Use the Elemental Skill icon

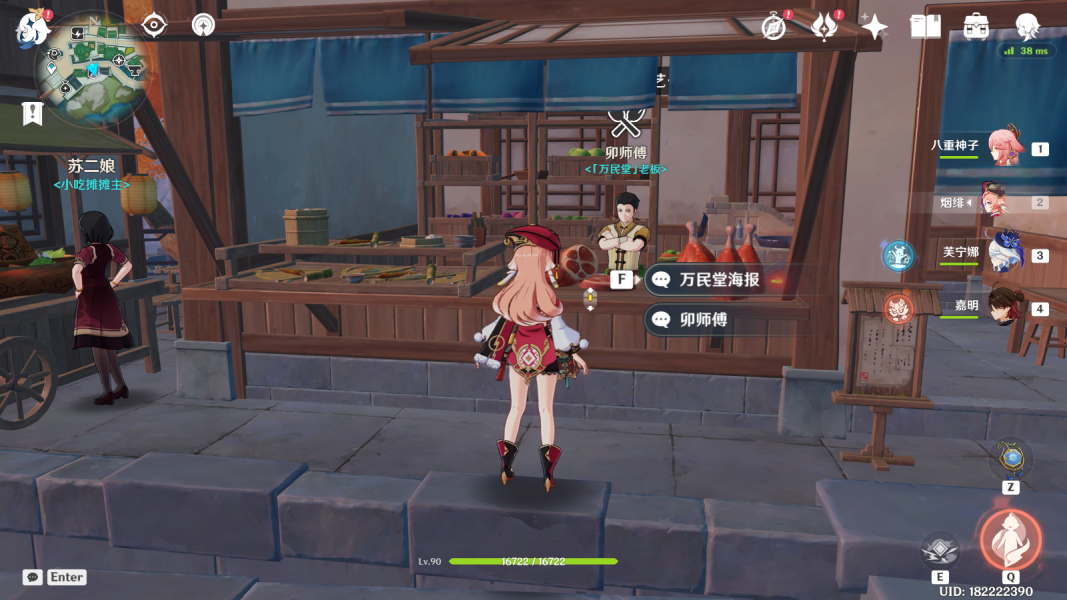point(940,549)
